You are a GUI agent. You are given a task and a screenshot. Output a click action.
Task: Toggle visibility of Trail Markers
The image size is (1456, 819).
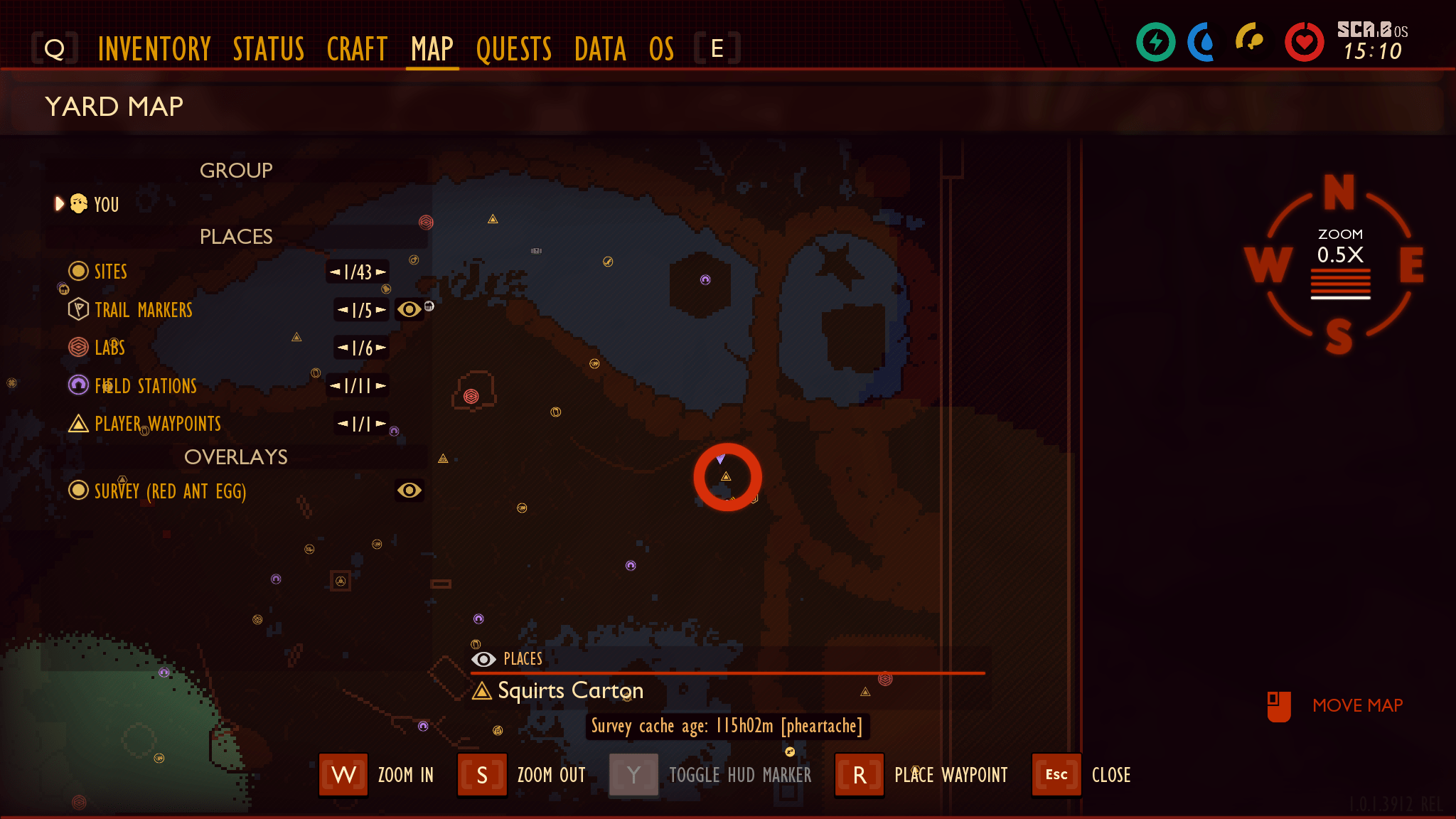coord(408,309)
